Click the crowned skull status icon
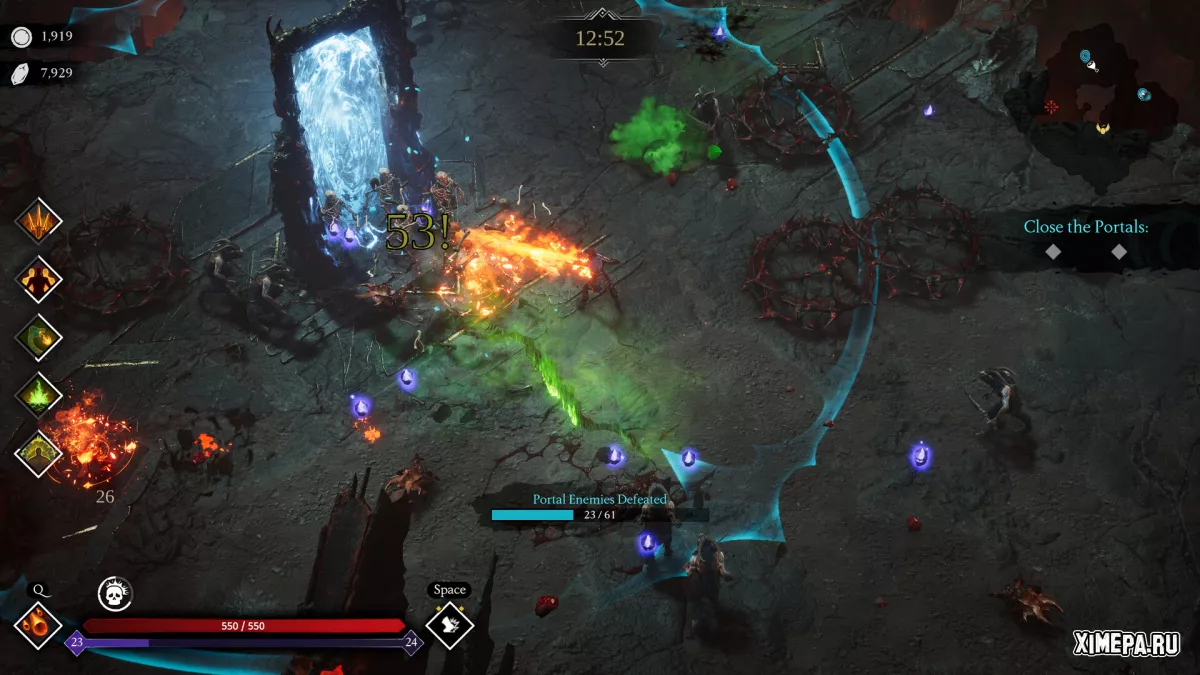The height and width of the screenshot is (675, 1200). tap(115, 594)
